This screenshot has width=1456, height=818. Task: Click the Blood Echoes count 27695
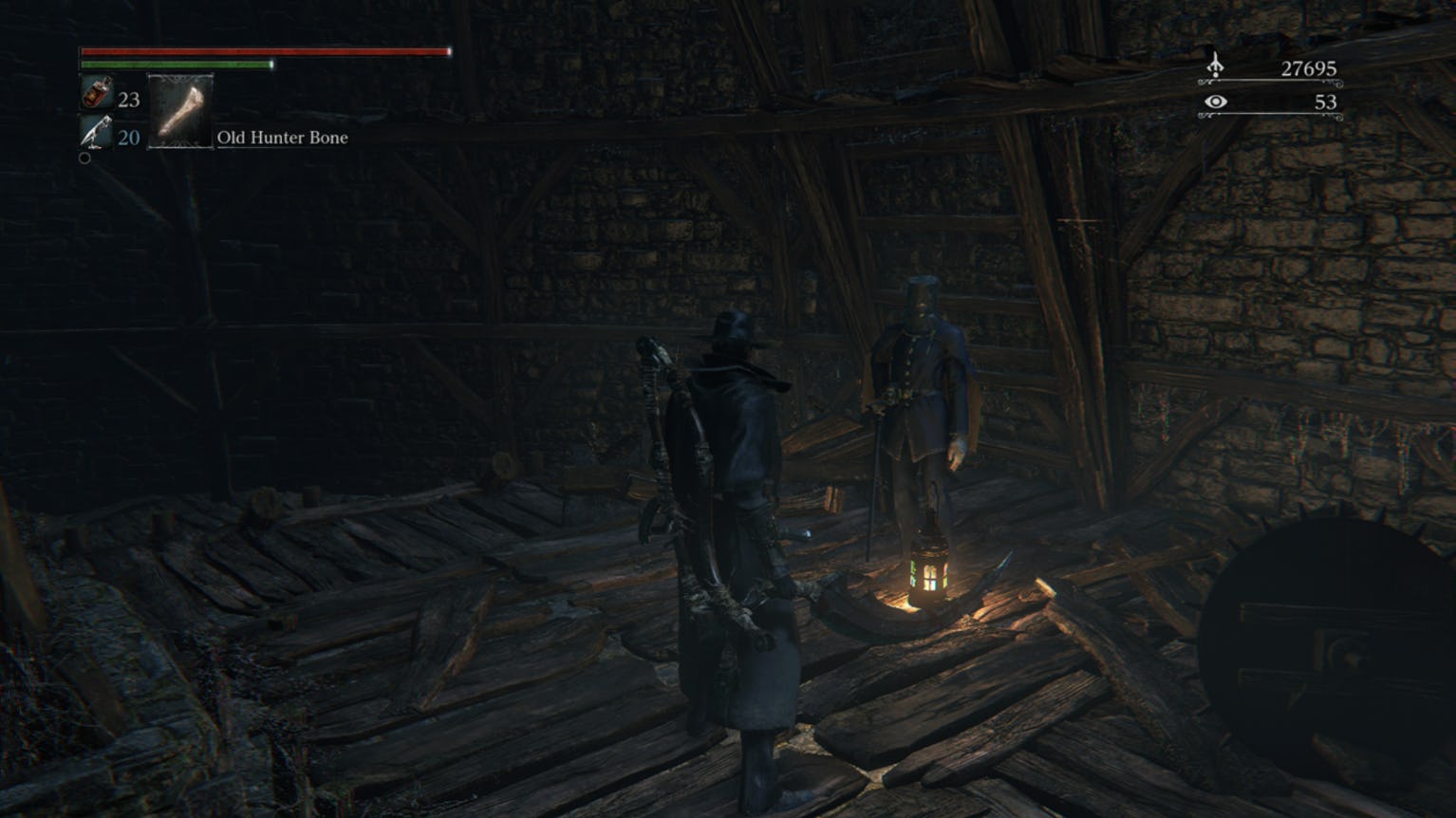(x=1311, y=68)
